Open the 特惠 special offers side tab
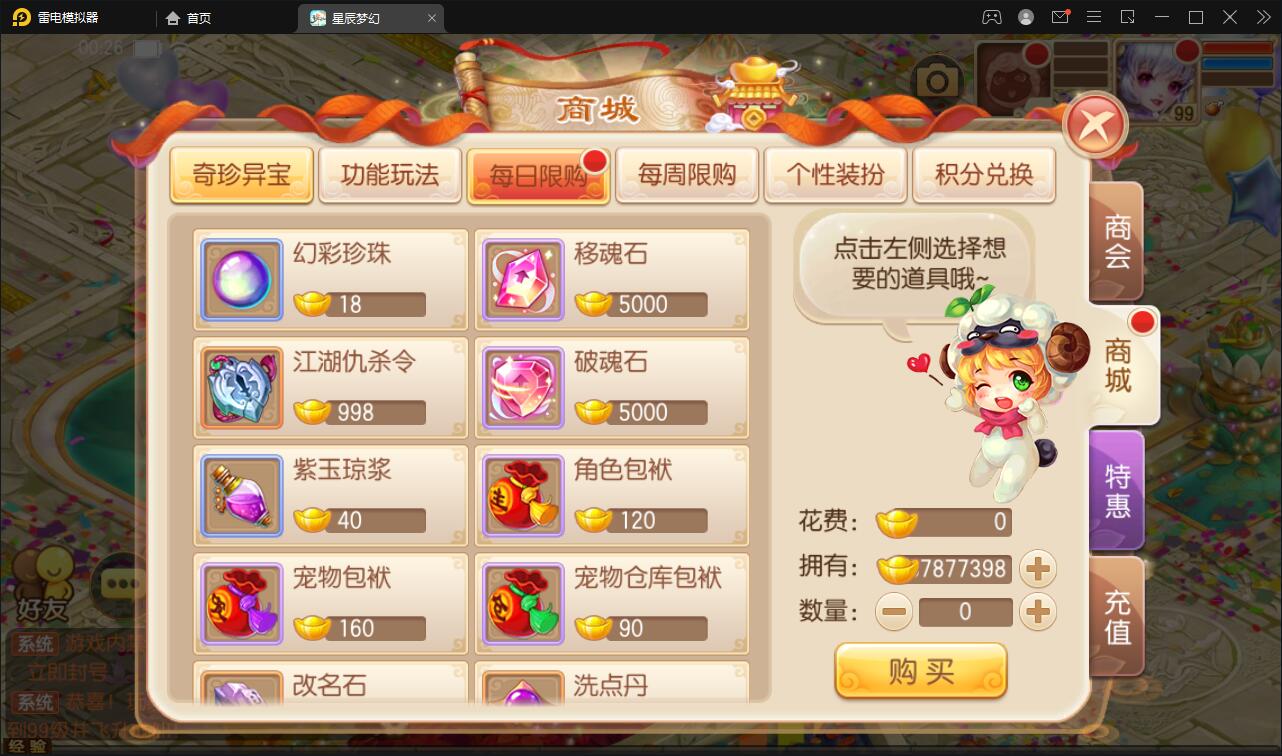The image size is (1282, 756). point(1117,489)
